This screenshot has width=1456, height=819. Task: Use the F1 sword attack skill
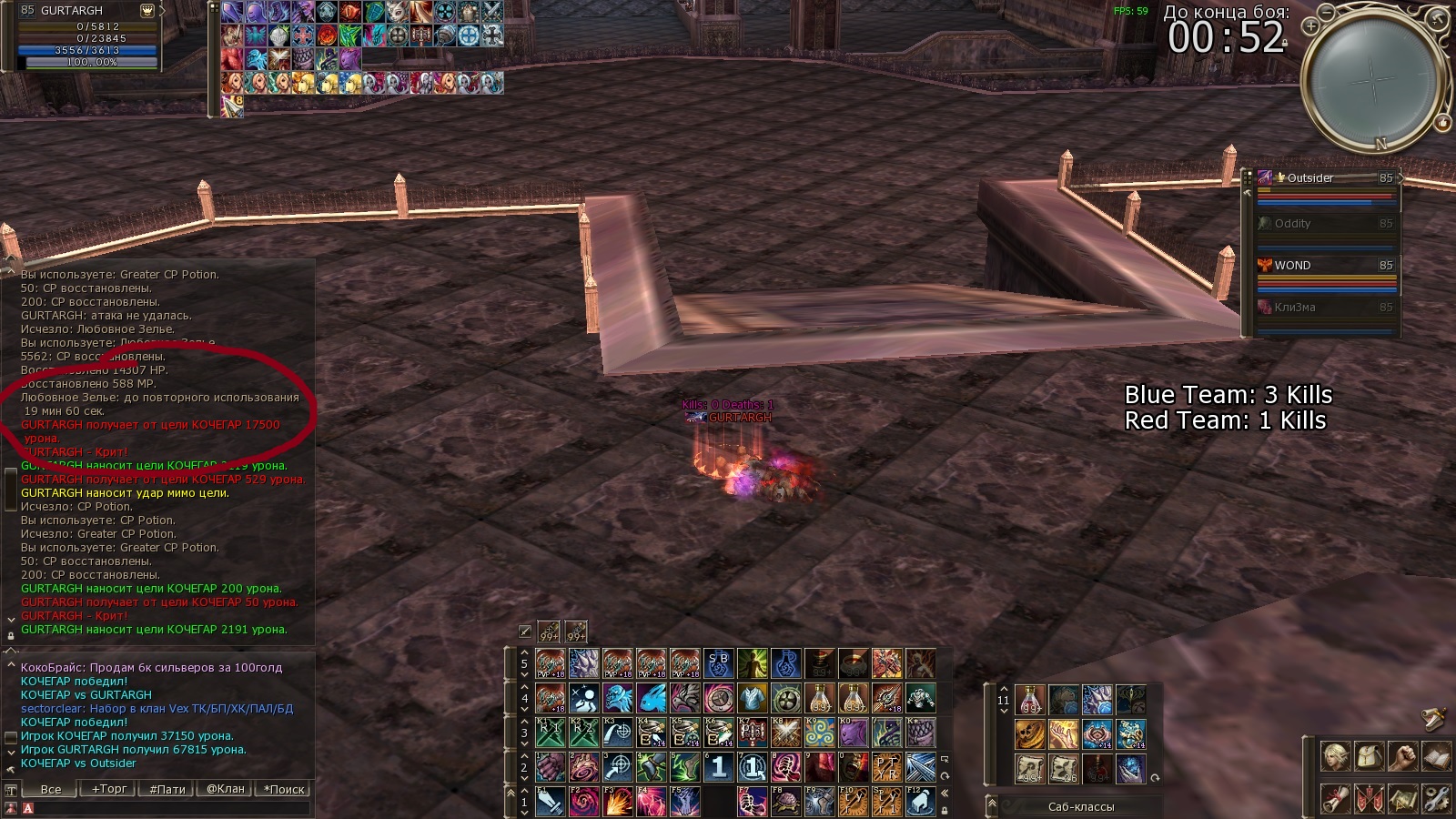pos(551,802)
